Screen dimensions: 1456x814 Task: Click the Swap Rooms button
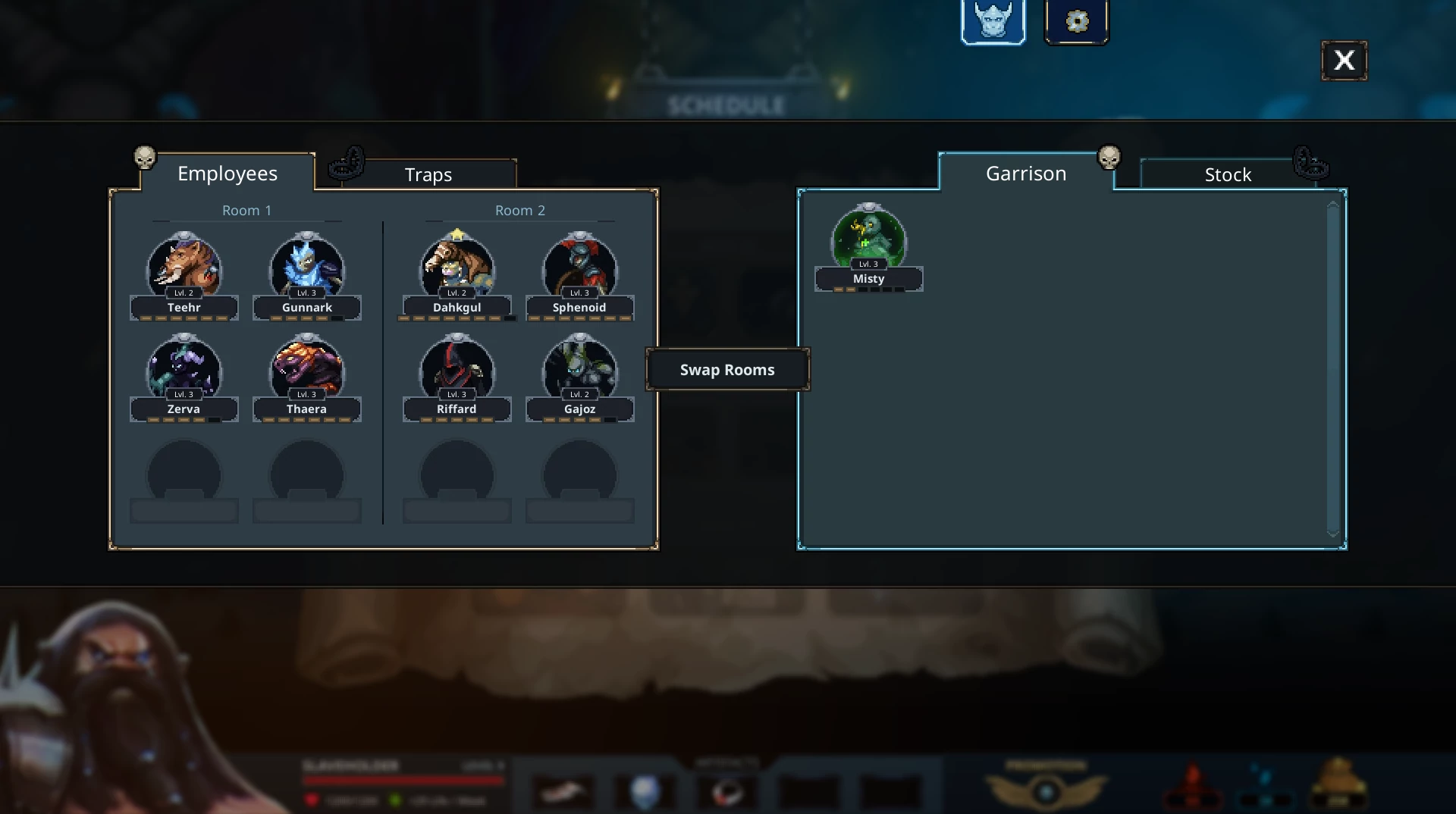(x=727, y=370)
